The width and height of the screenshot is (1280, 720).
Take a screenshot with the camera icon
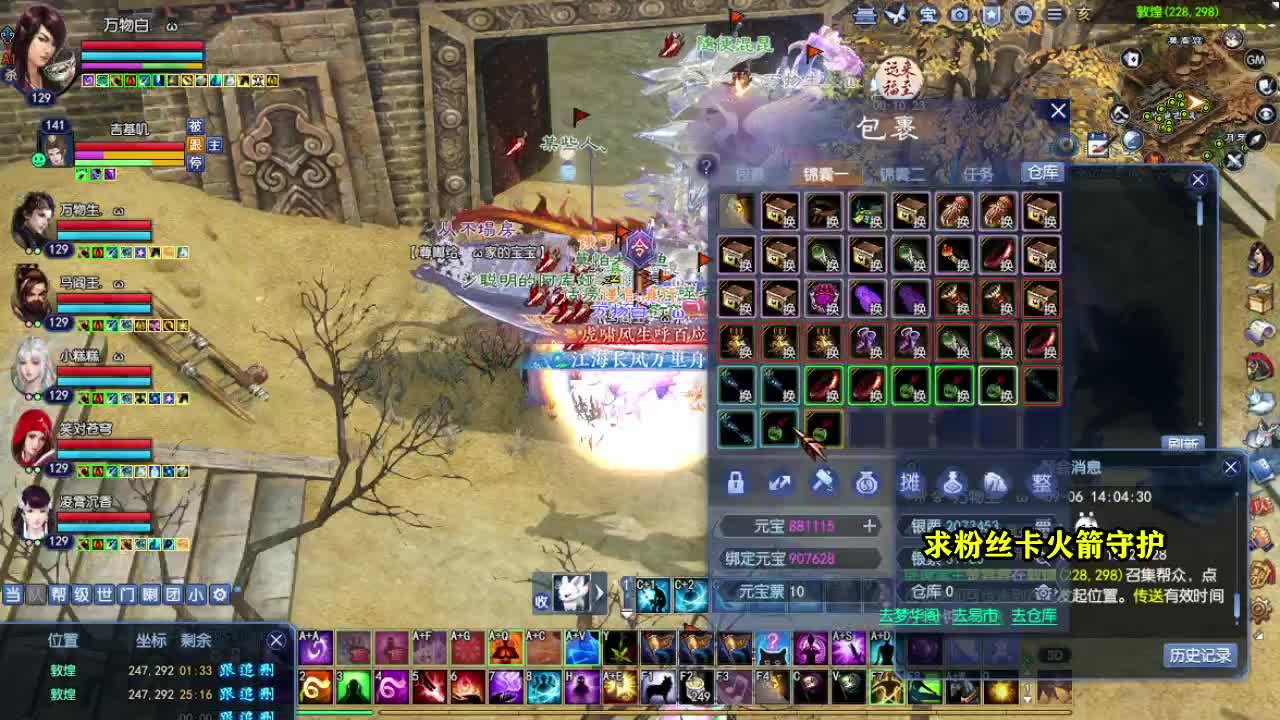pos(958,15)
